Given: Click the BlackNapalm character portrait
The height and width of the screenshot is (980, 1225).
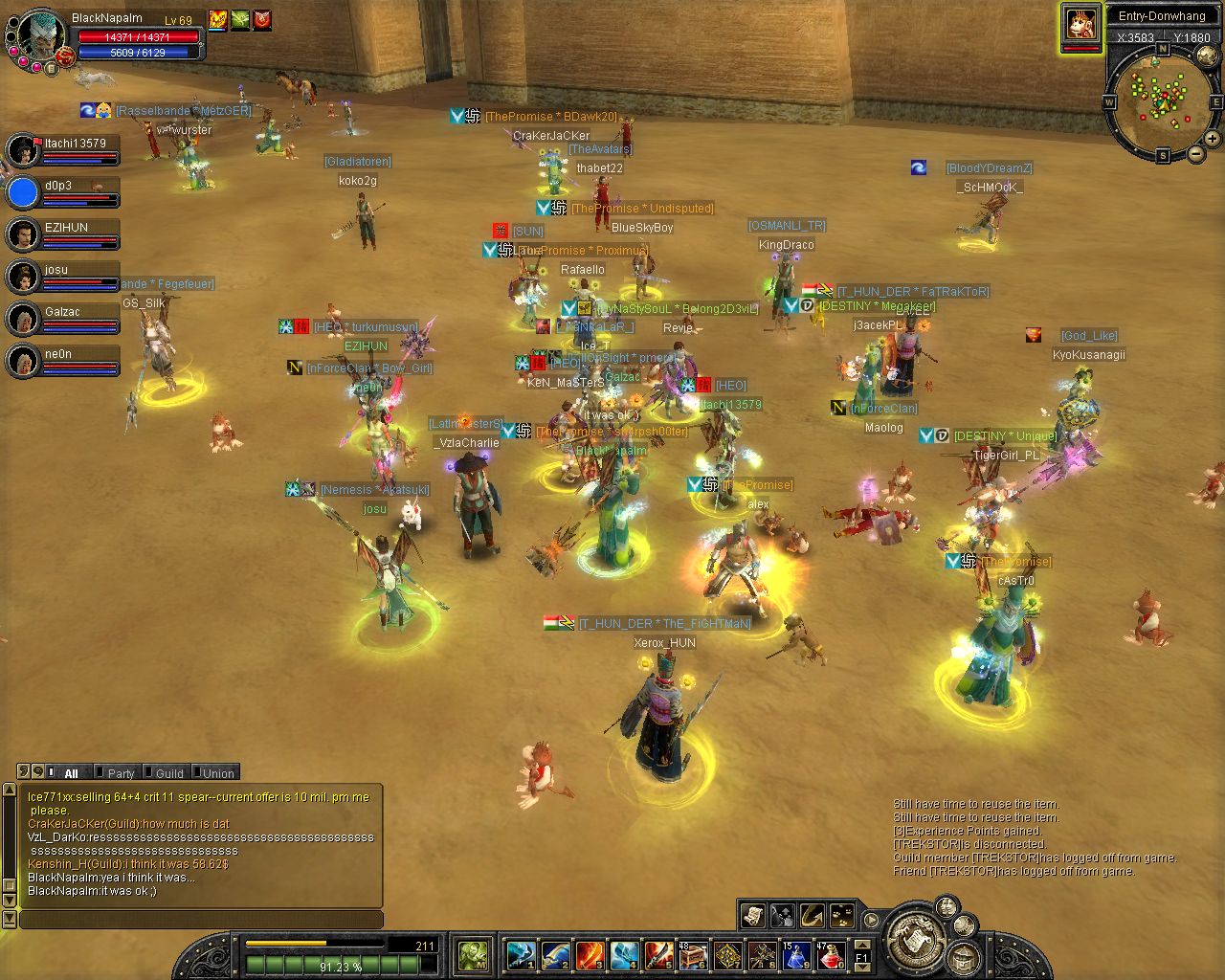Looking at the screenshot, I should point(40,36).
